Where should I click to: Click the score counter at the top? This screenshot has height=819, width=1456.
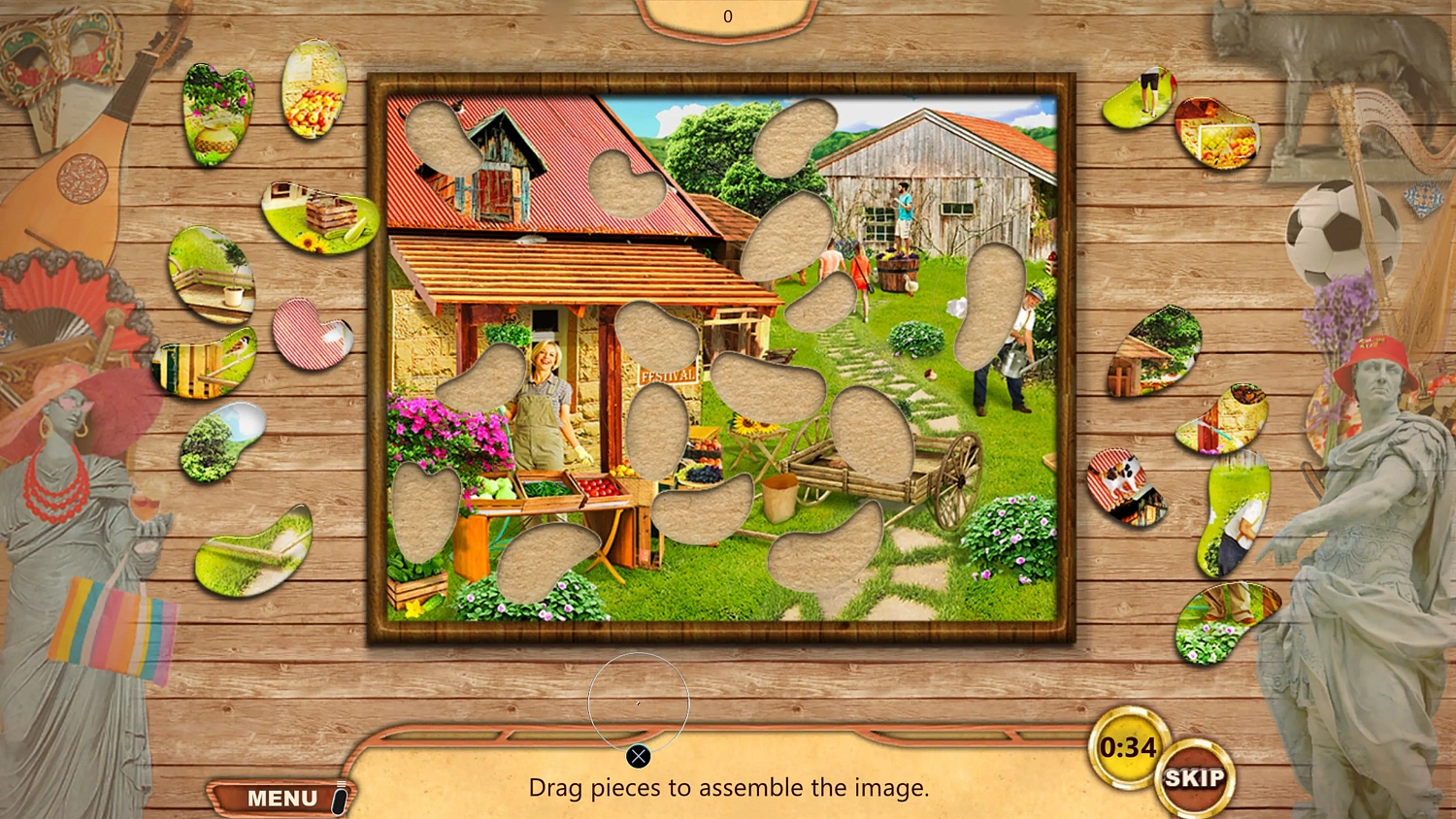point(727,16)
